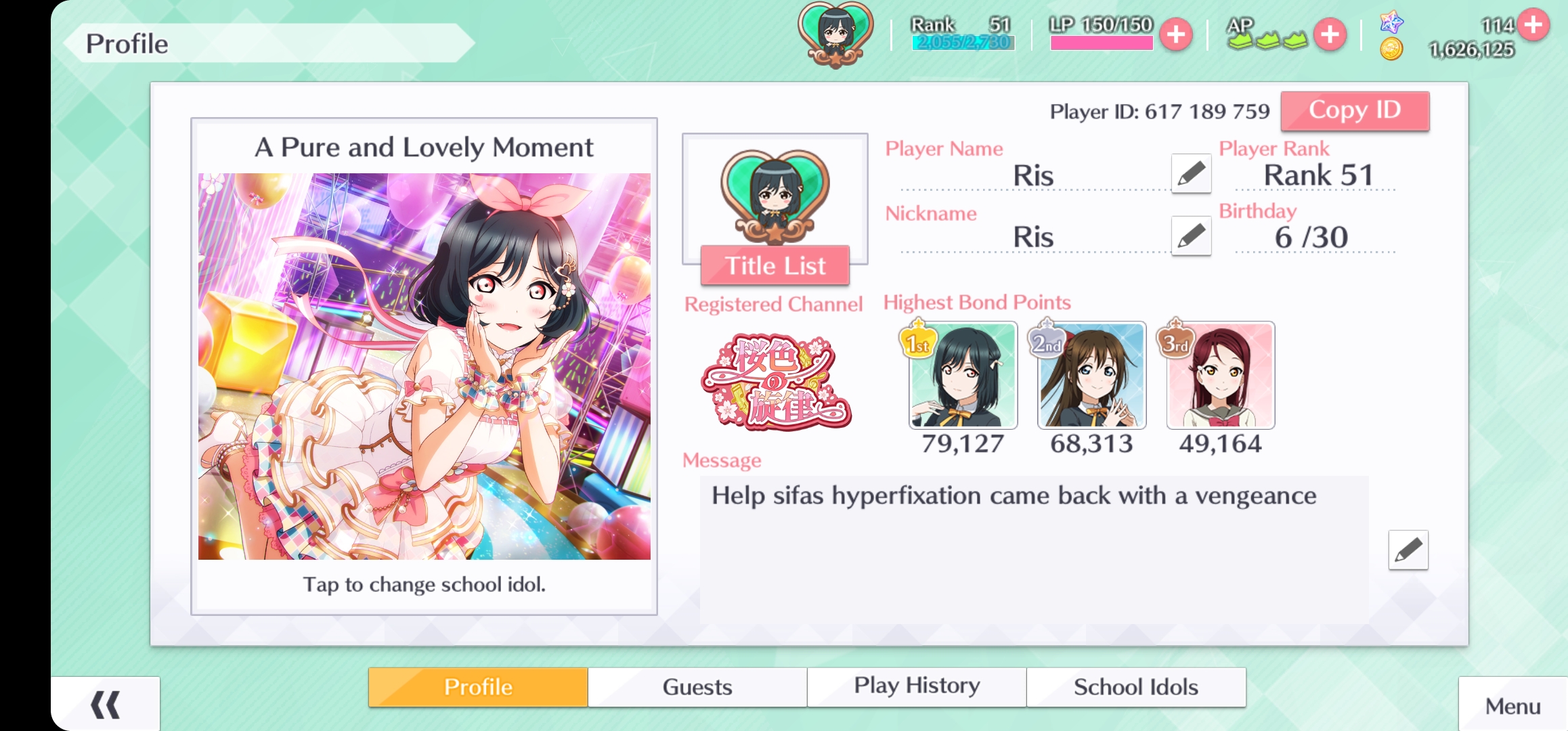
Task: Pick the 3rd place bond idol portrait
Action: [x=1220, y=376]
